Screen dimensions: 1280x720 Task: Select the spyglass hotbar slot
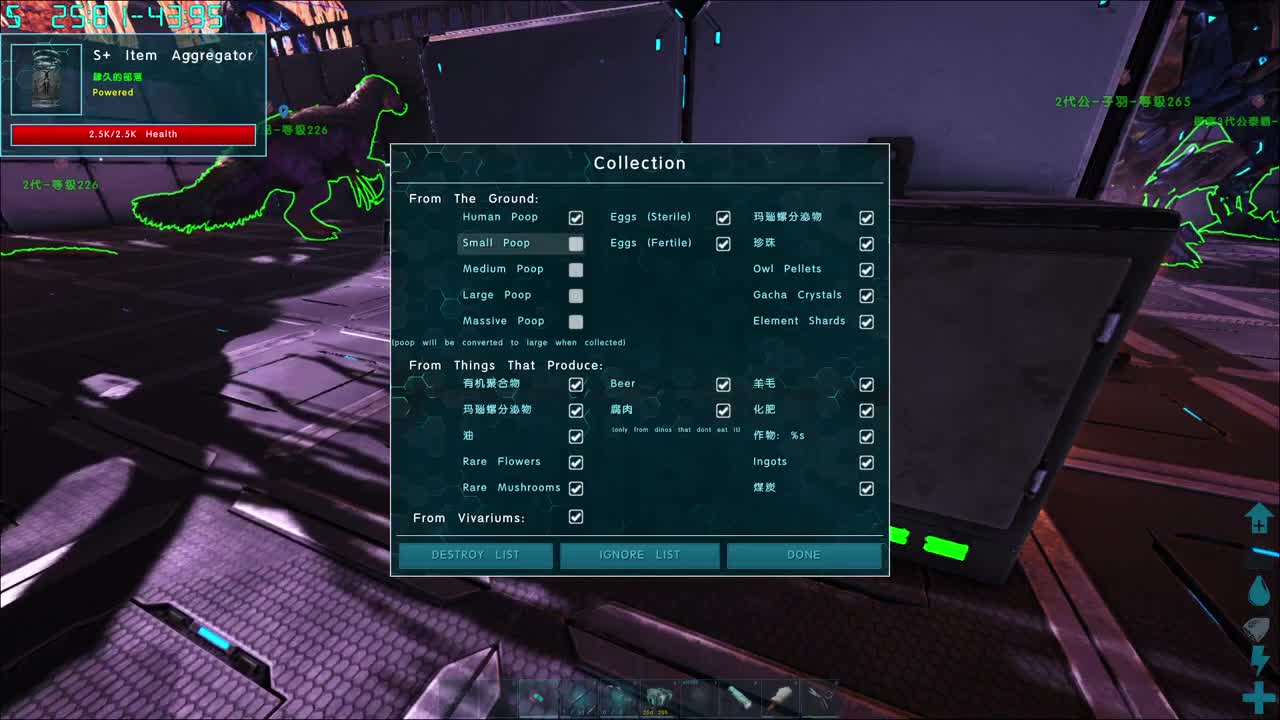pos(739,697)
